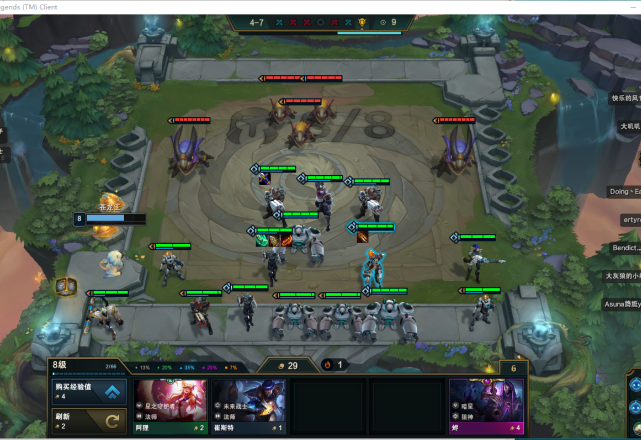The width and height of the screenshot is (641, 440).
Task: Refresh the shop with the 刷新 button
Action: tap(87, 420)
